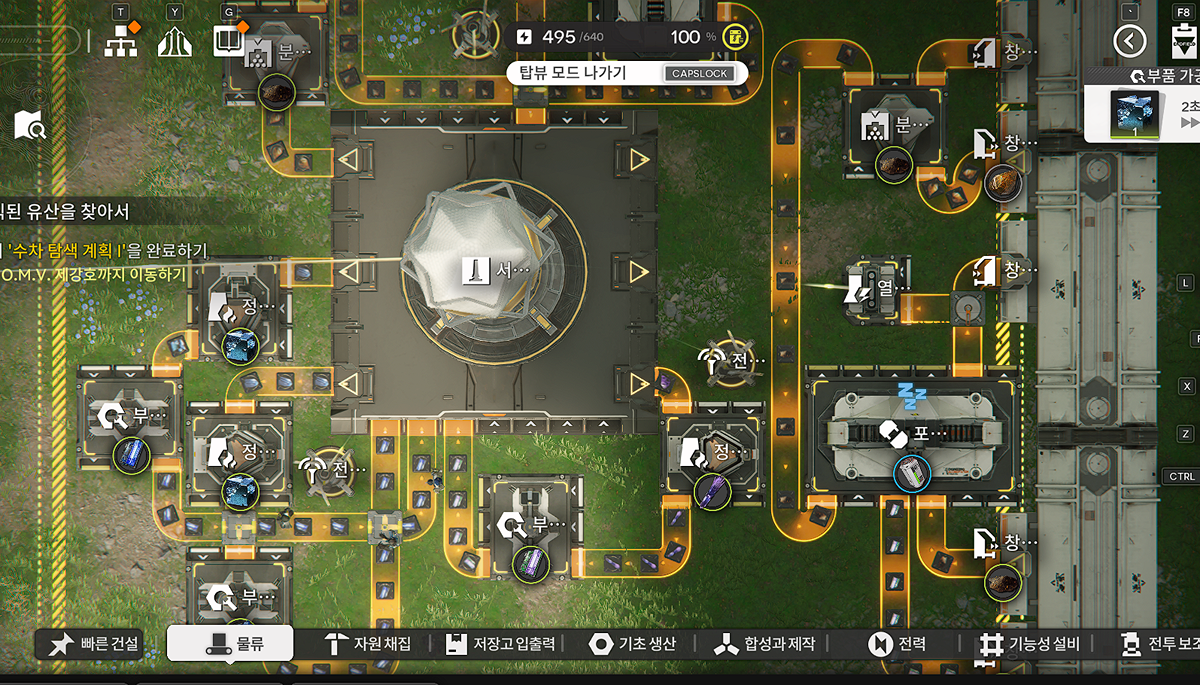Click the yellow battery icon beside 100%
The image size is (1200, 685).
(x=735, y=37)
